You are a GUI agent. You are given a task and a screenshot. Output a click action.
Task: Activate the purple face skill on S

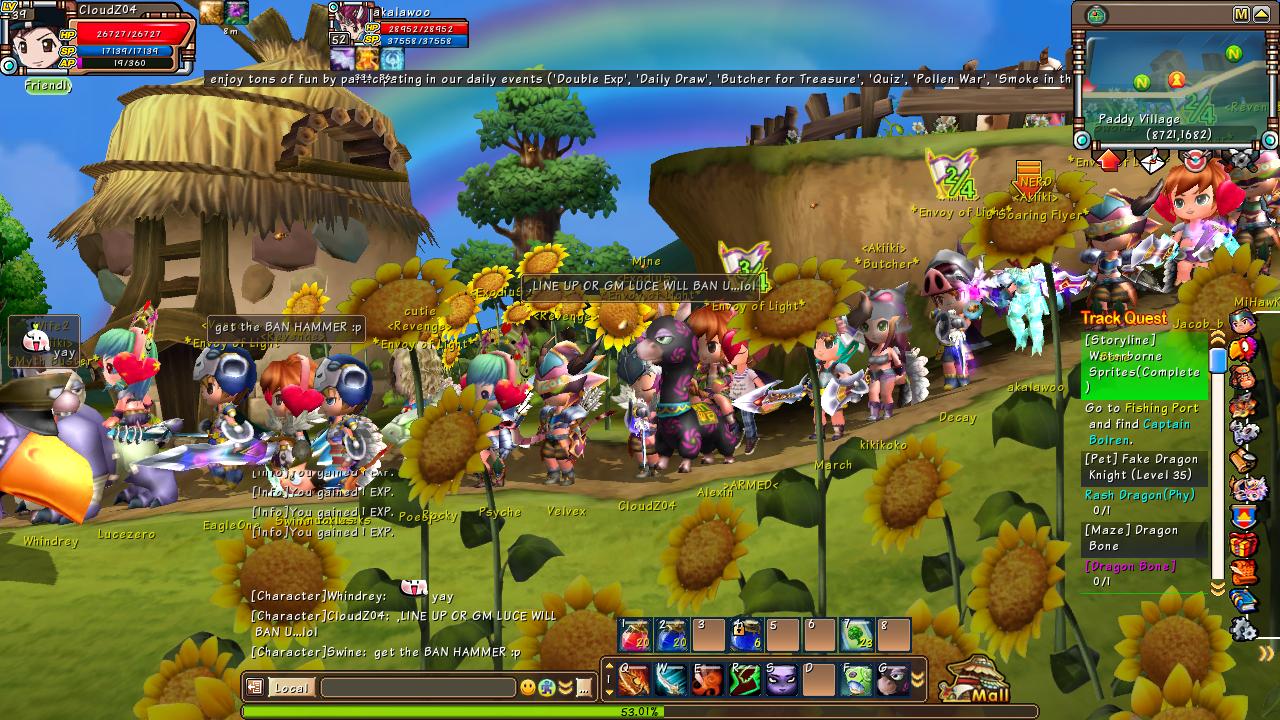click(x=781, y=680)
